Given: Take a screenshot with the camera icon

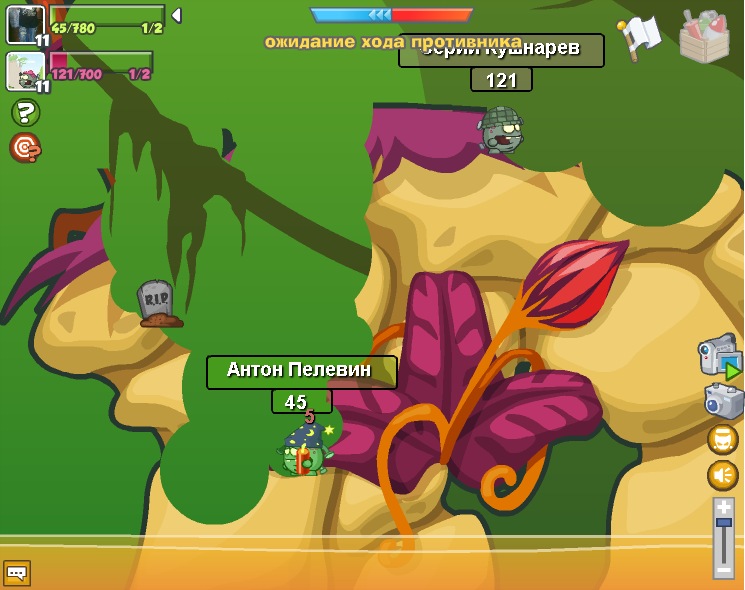Looking at the screenshot, I should point(723,401).
